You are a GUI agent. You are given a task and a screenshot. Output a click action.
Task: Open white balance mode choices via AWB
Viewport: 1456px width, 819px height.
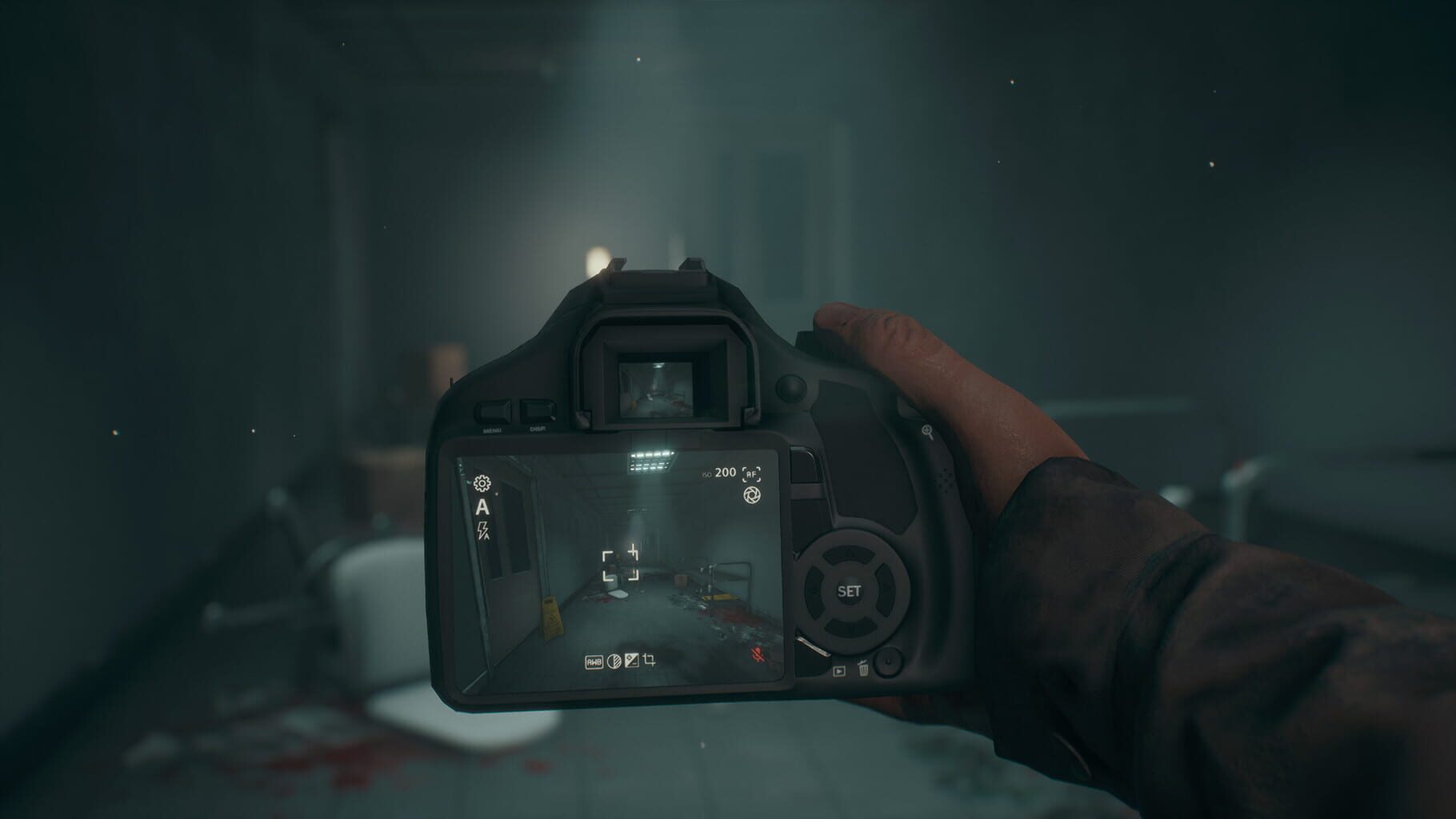[594, 661]
